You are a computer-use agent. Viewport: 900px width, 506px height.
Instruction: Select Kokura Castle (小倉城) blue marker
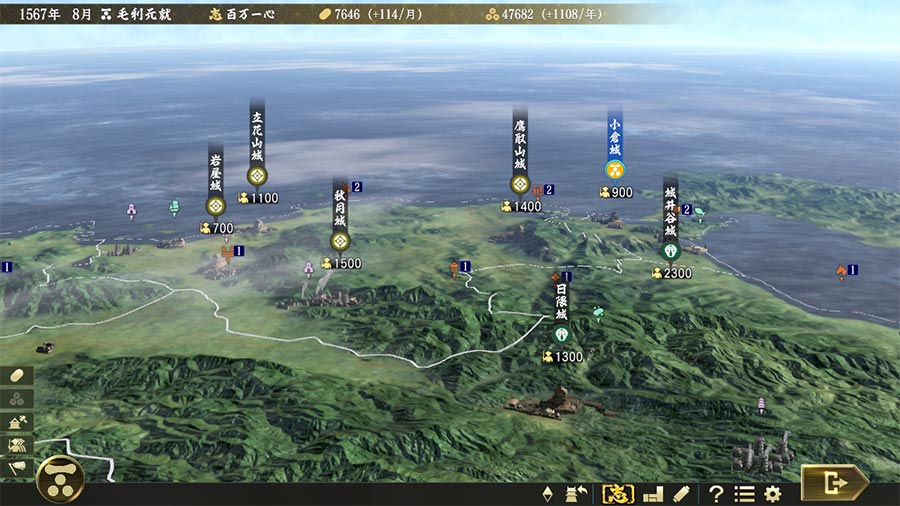615,168
